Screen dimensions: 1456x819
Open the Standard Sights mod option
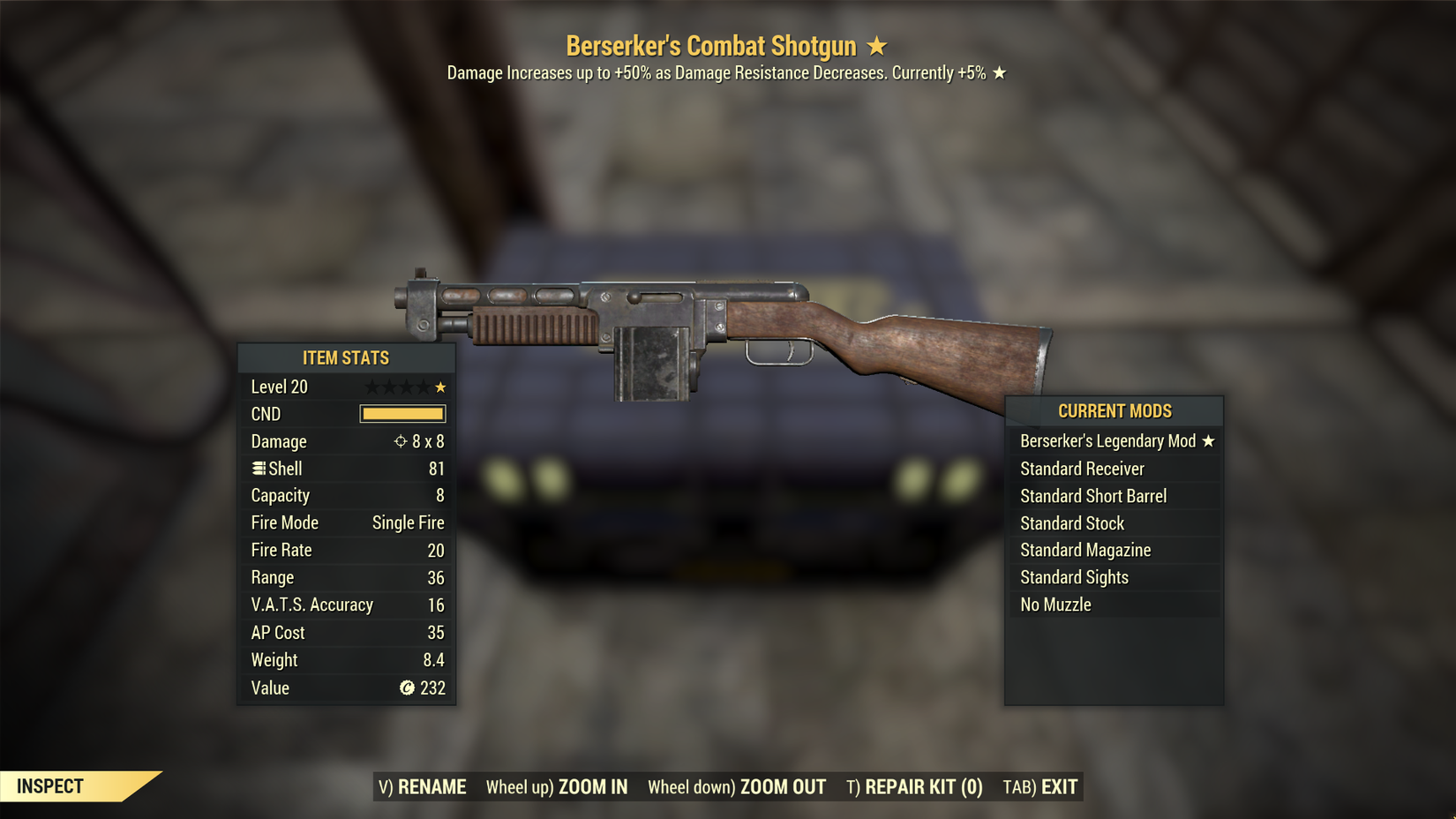point(1075,577)
